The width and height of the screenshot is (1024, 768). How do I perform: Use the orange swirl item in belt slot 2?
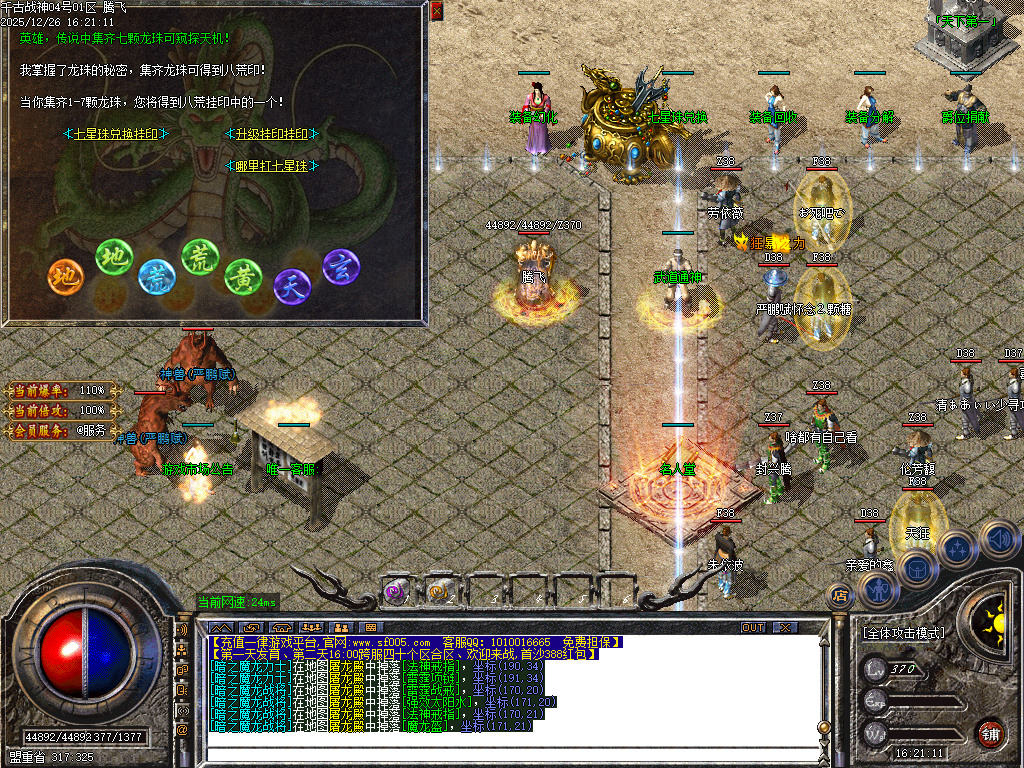439,591
